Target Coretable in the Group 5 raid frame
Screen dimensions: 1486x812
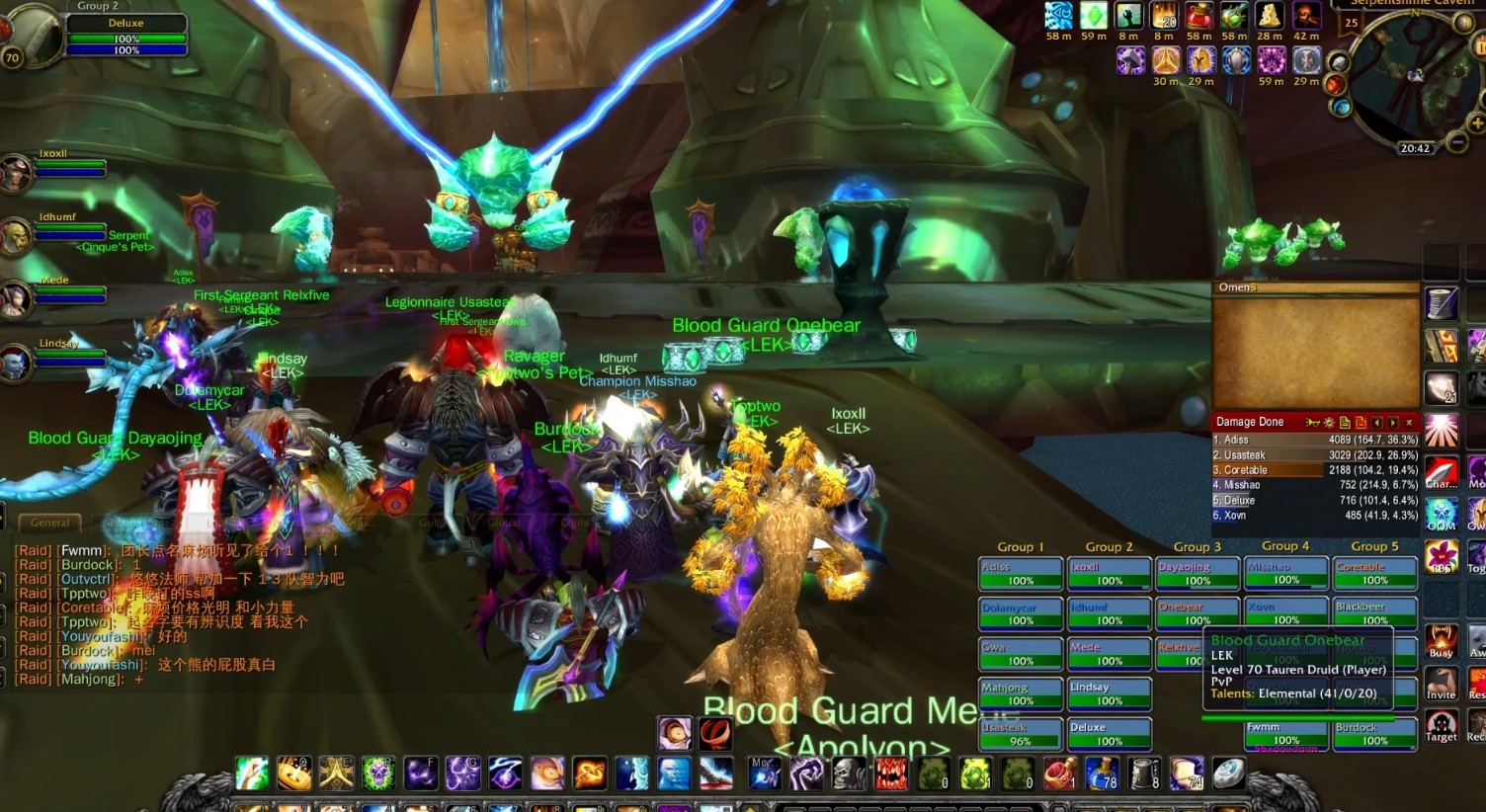tap(1374, 574)
